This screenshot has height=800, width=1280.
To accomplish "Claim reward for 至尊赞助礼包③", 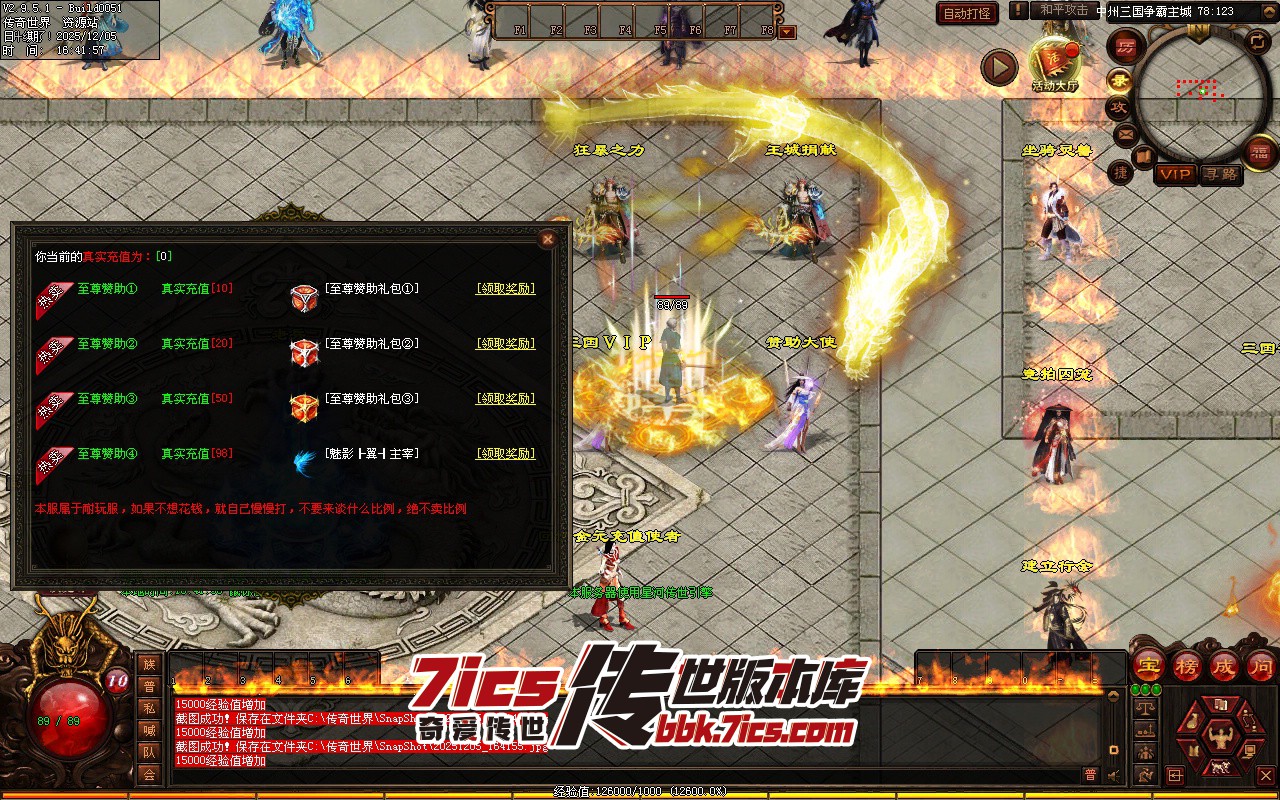I will point(505,399).
